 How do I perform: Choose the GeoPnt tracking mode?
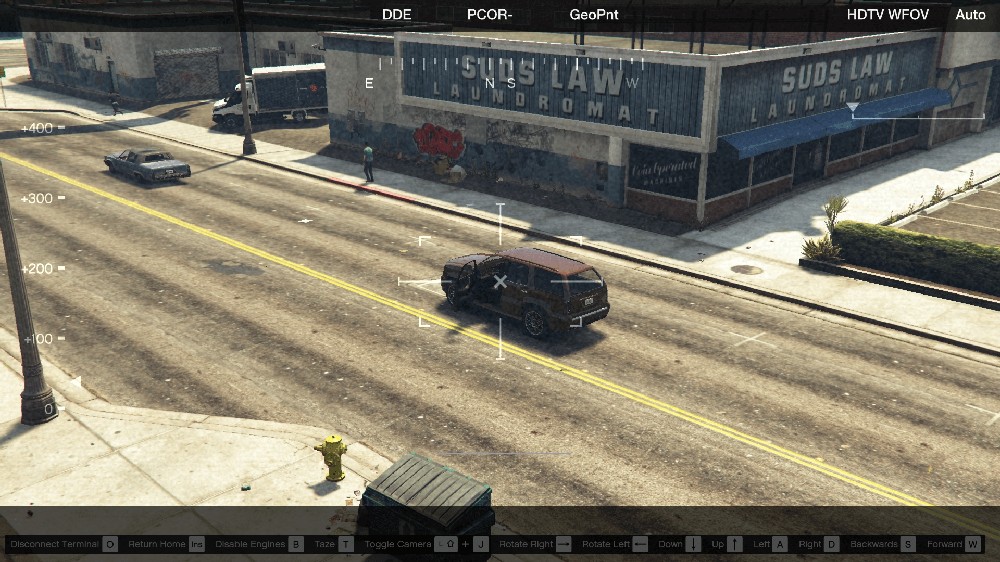point(594,15)
